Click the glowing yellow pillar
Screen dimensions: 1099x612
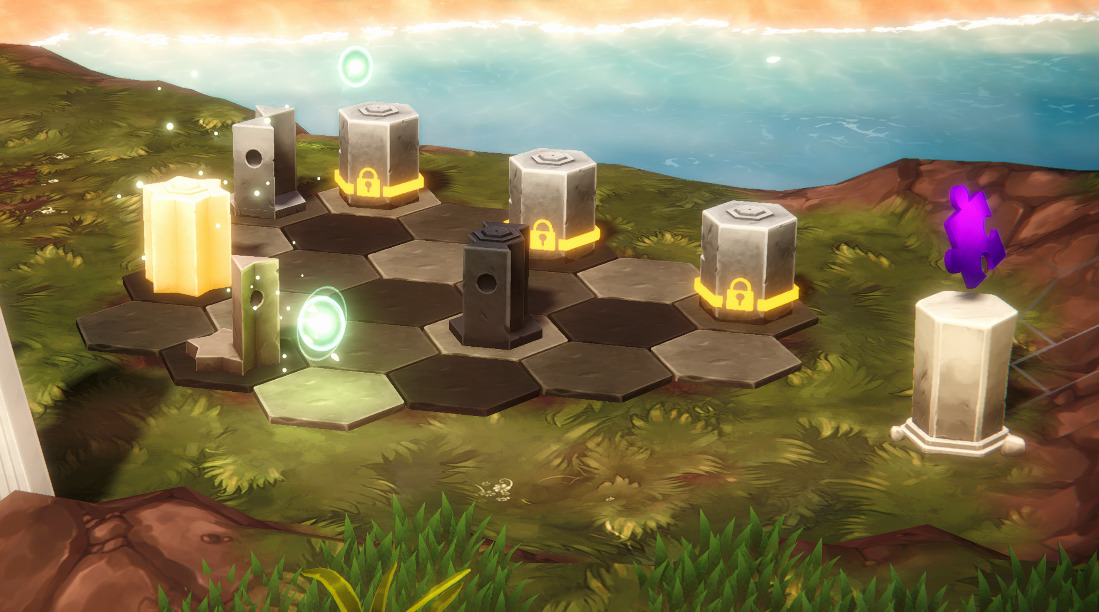187,235
